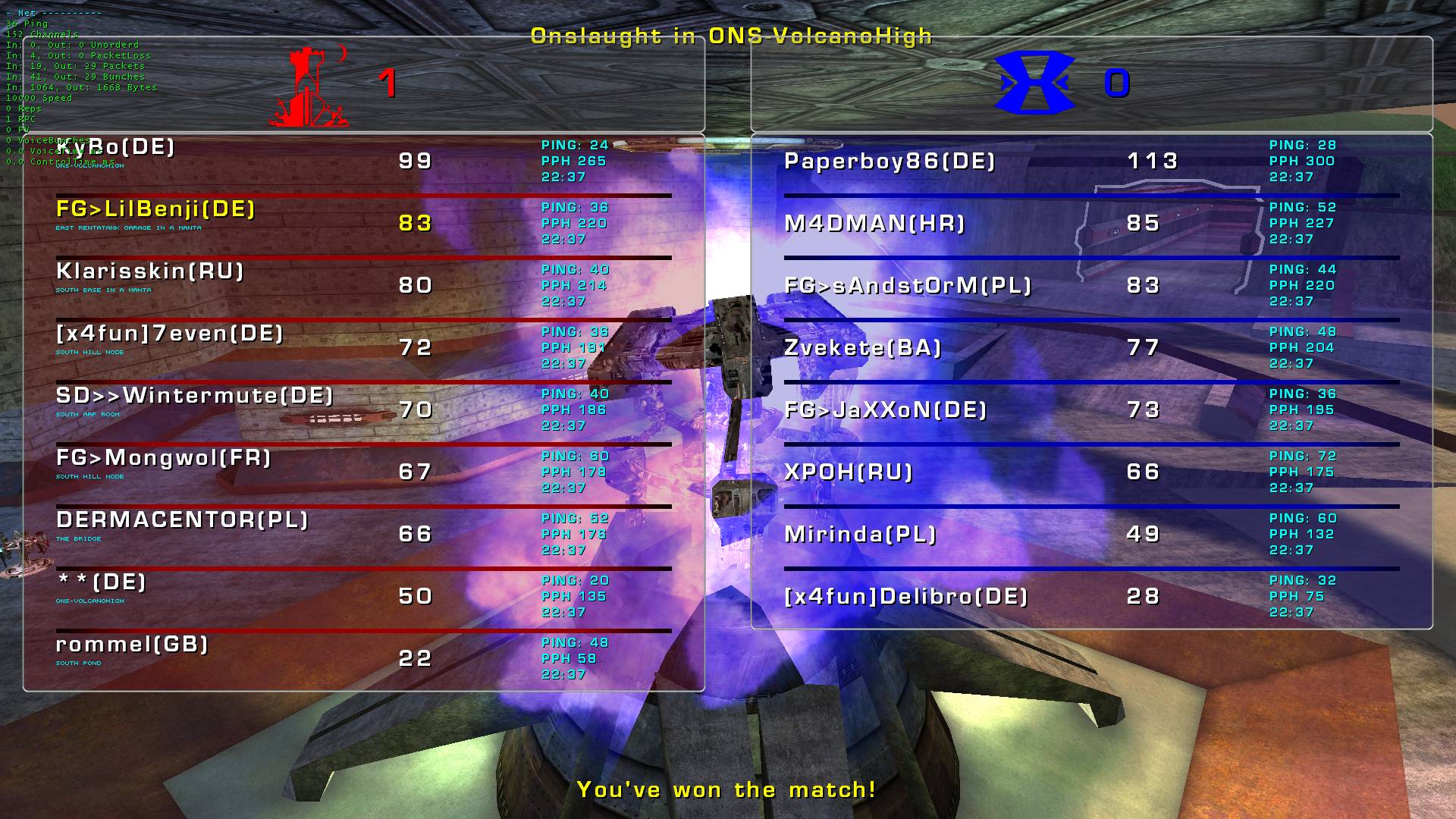
Task: Click the FG>sAndstOrM(PL) row
Action: click(x=908, y=286)
